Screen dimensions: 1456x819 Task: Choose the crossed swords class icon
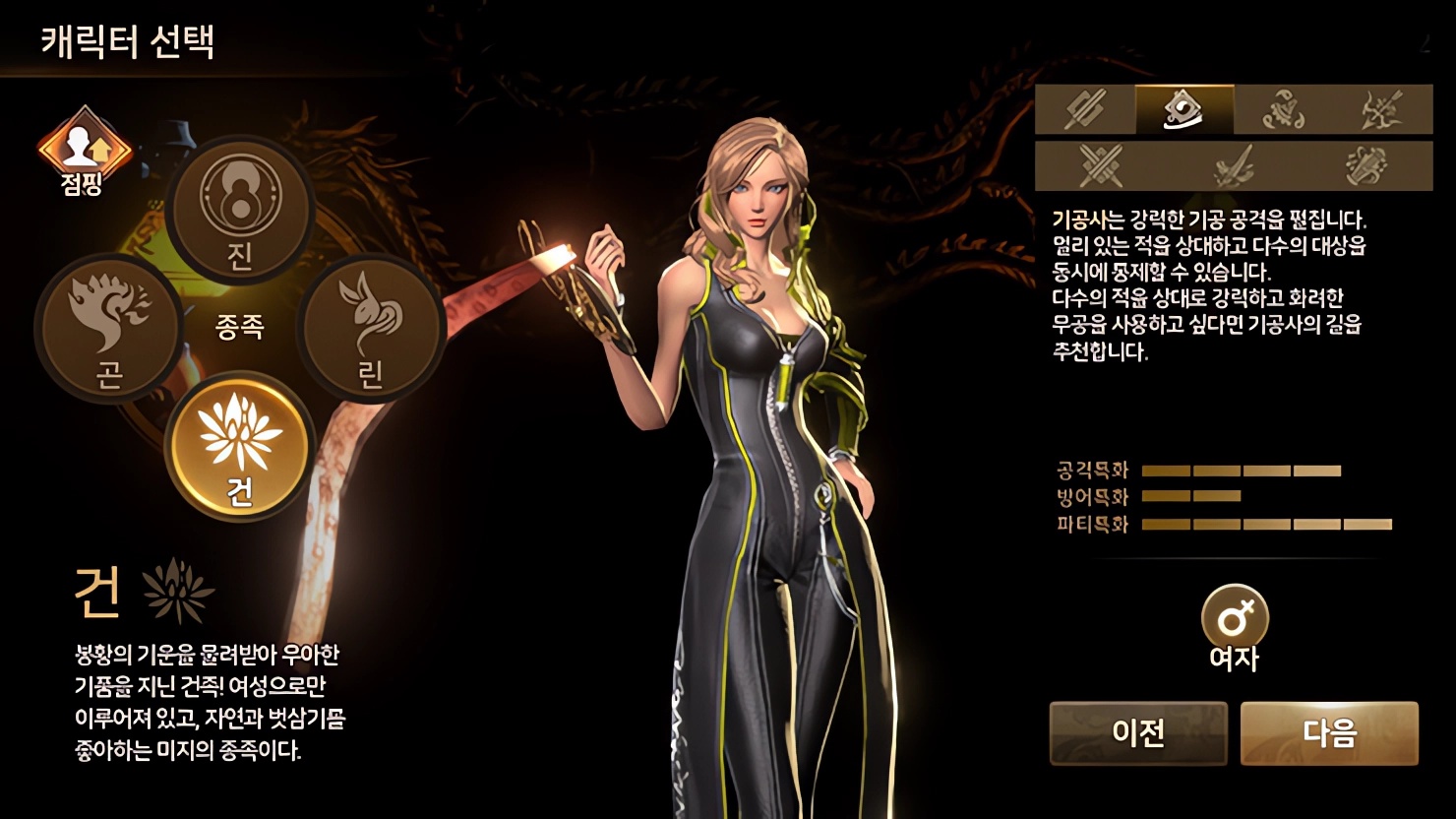[x=1101, y=165]
